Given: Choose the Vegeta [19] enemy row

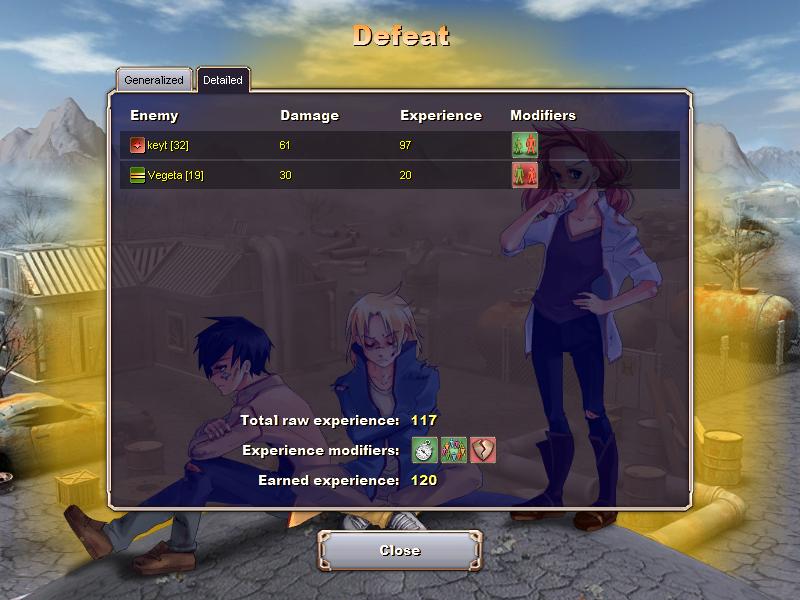Looking at the screenshot, I should pos(175,175).
